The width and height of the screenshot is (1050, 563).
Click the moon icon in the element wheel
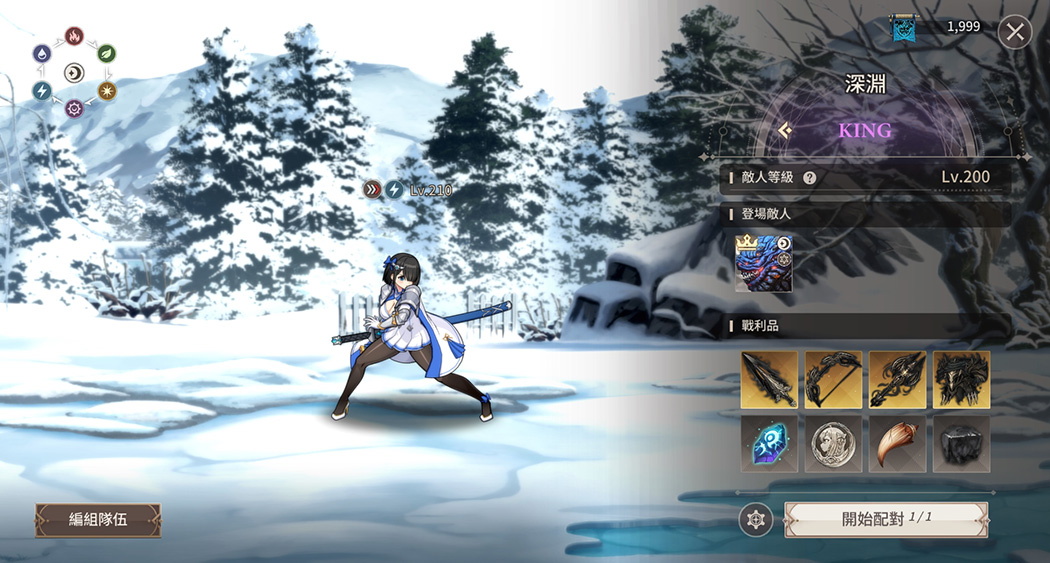click(x=74, y=72)
